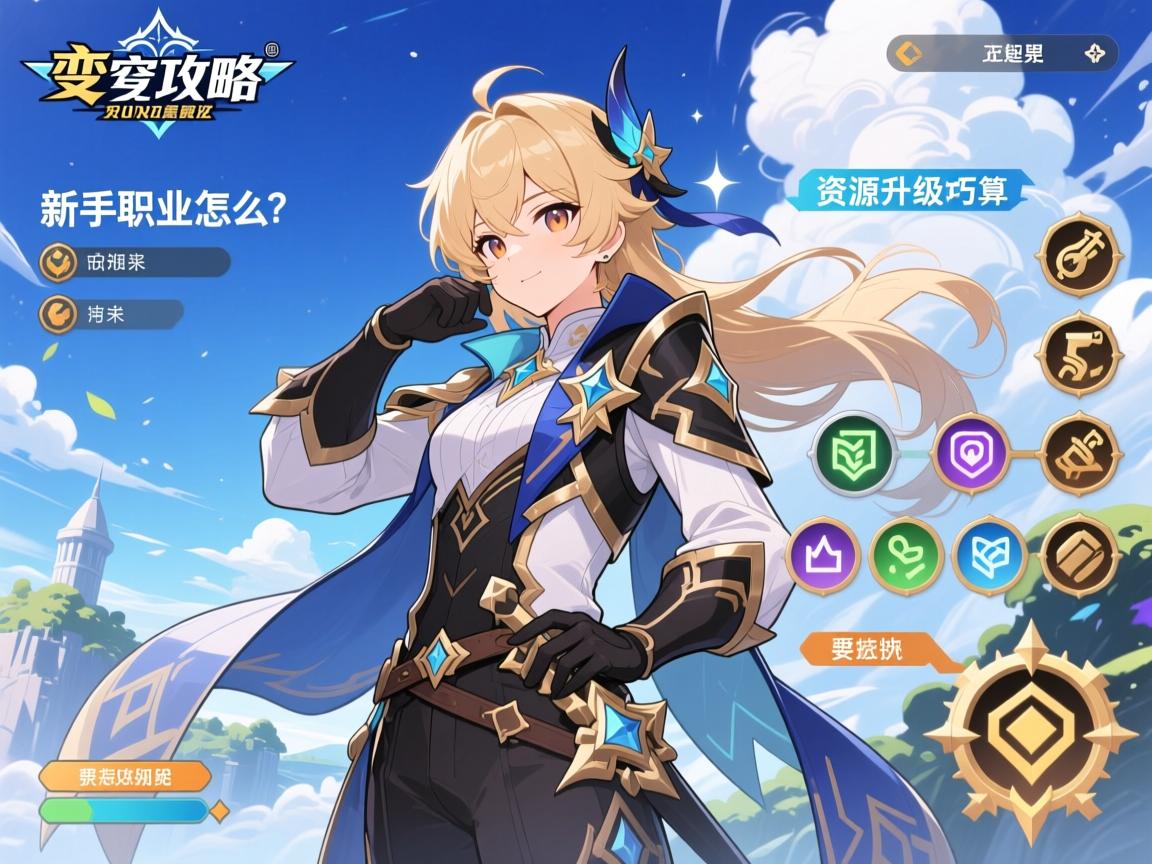Open the 资源升级巧算 banner
The height and width of the screenshot is (864, 1152).
(x=911, y=191)
